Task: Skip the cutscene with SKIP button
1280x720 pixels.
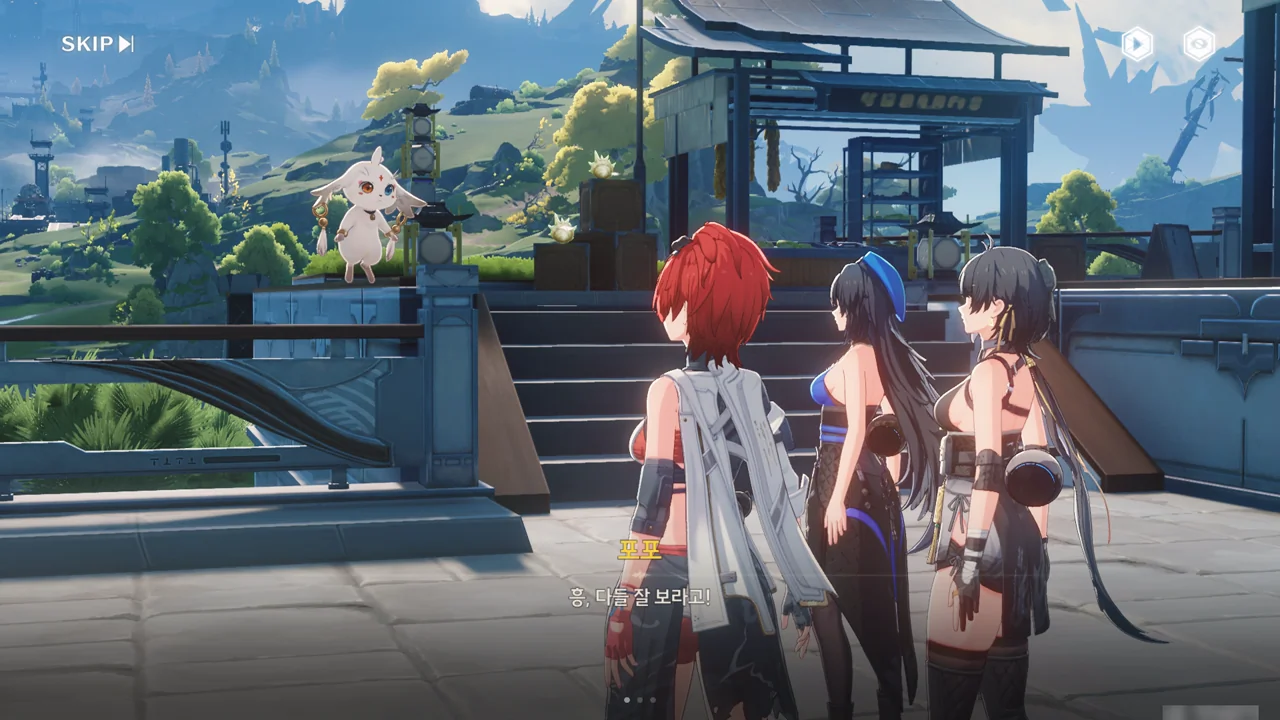Action: point(97,44)
